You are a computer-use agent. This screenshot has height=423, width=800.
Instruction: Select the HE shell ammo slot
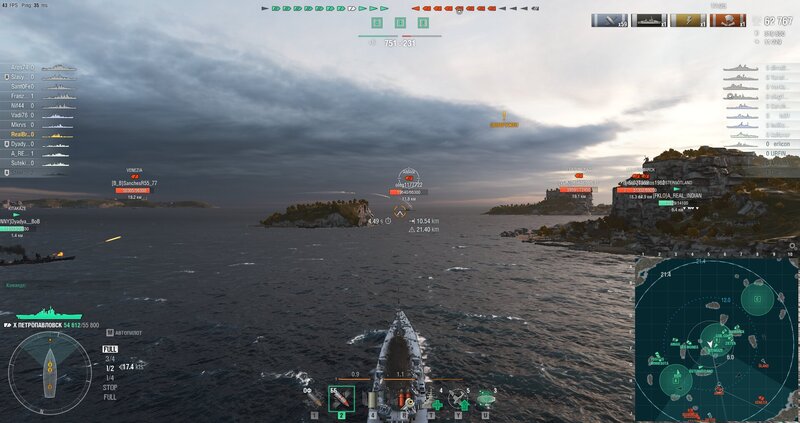point(313,399)
